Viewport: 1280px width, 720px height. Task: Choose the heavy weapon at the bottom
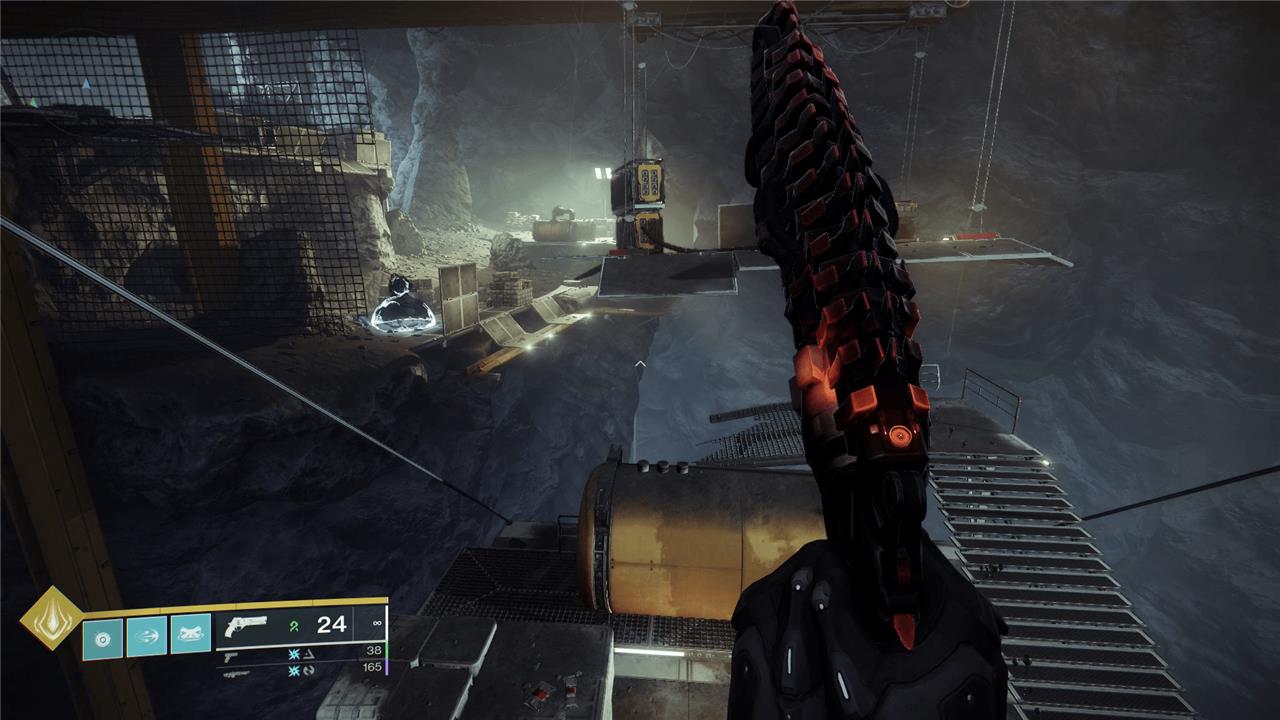coord(236,671)
